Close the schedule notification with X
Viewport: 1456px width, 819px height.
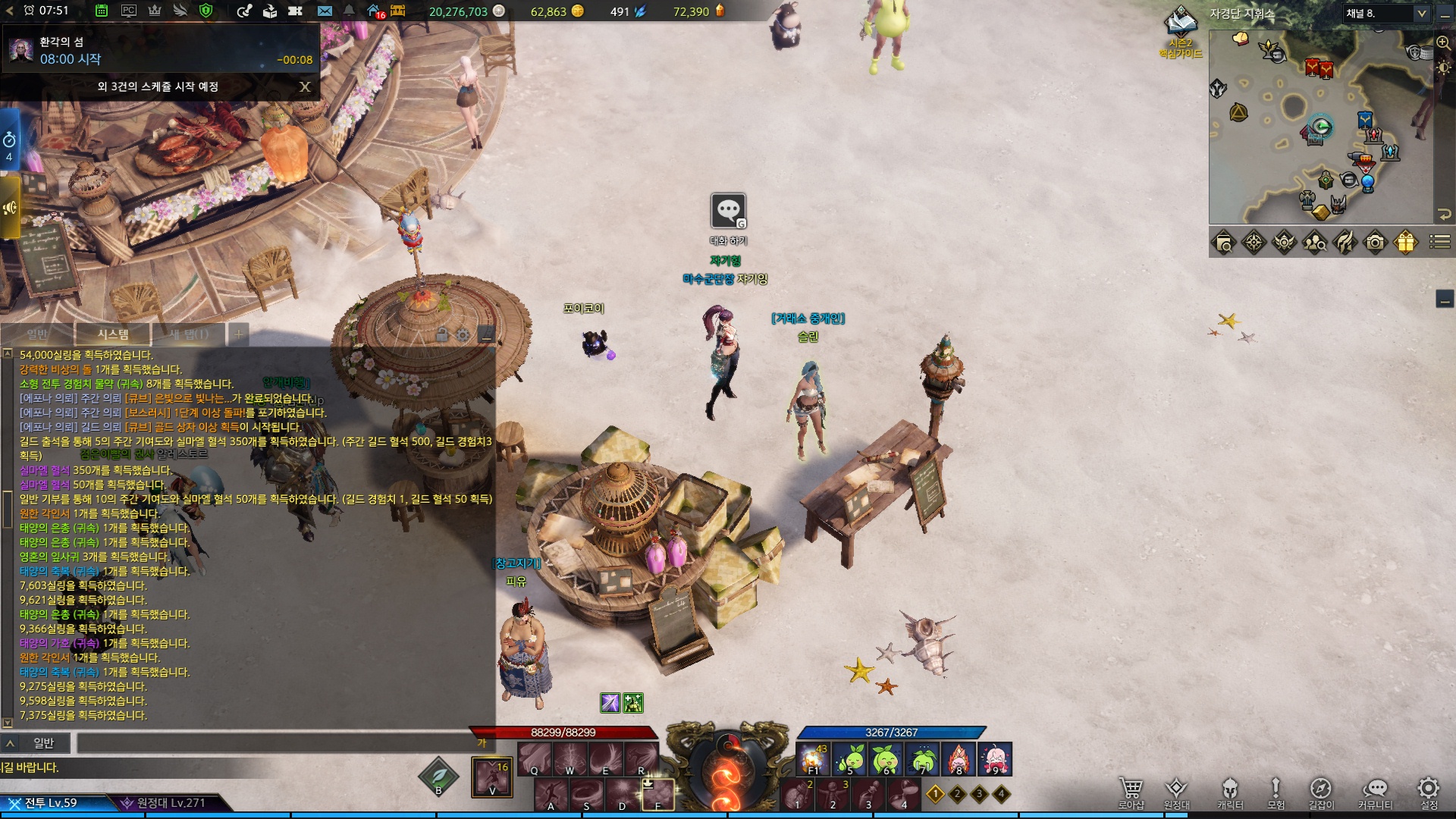click(305, 86)
